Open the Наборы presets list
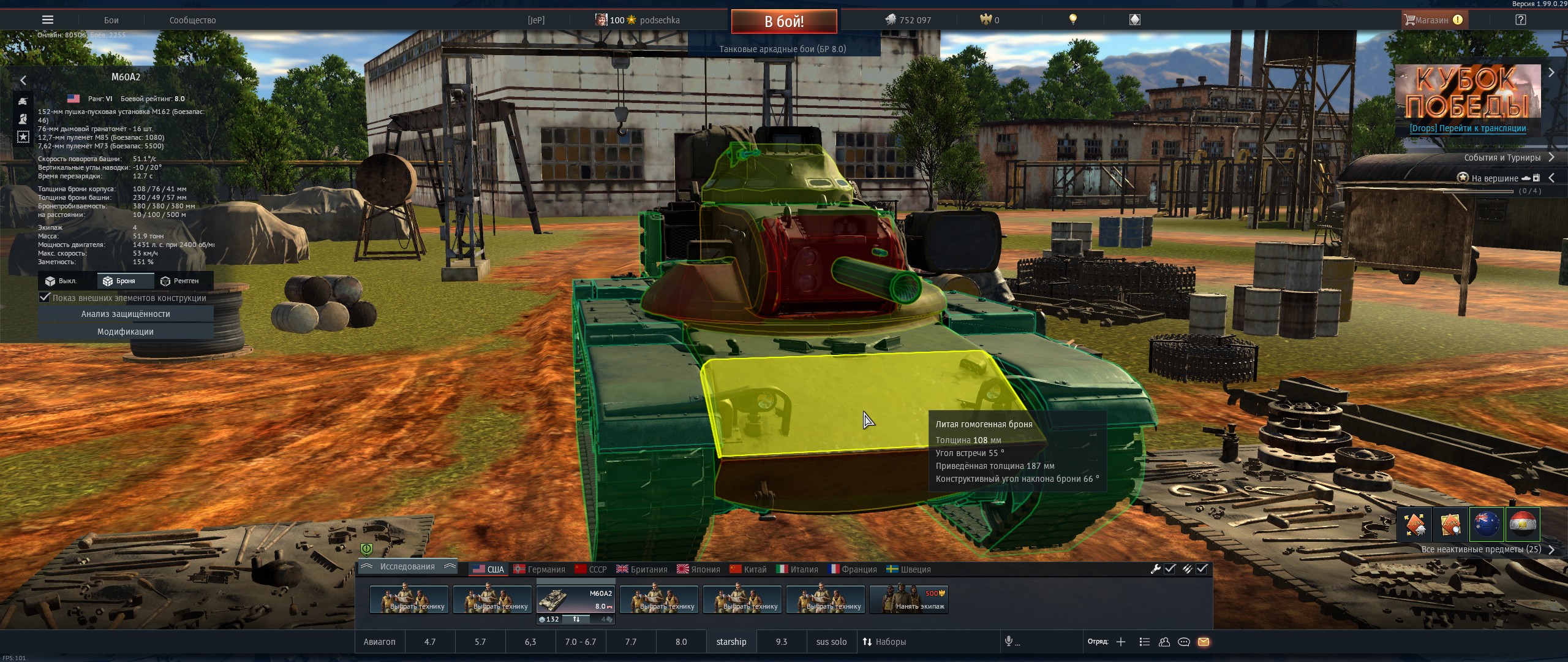 click(x=884, y=642)
